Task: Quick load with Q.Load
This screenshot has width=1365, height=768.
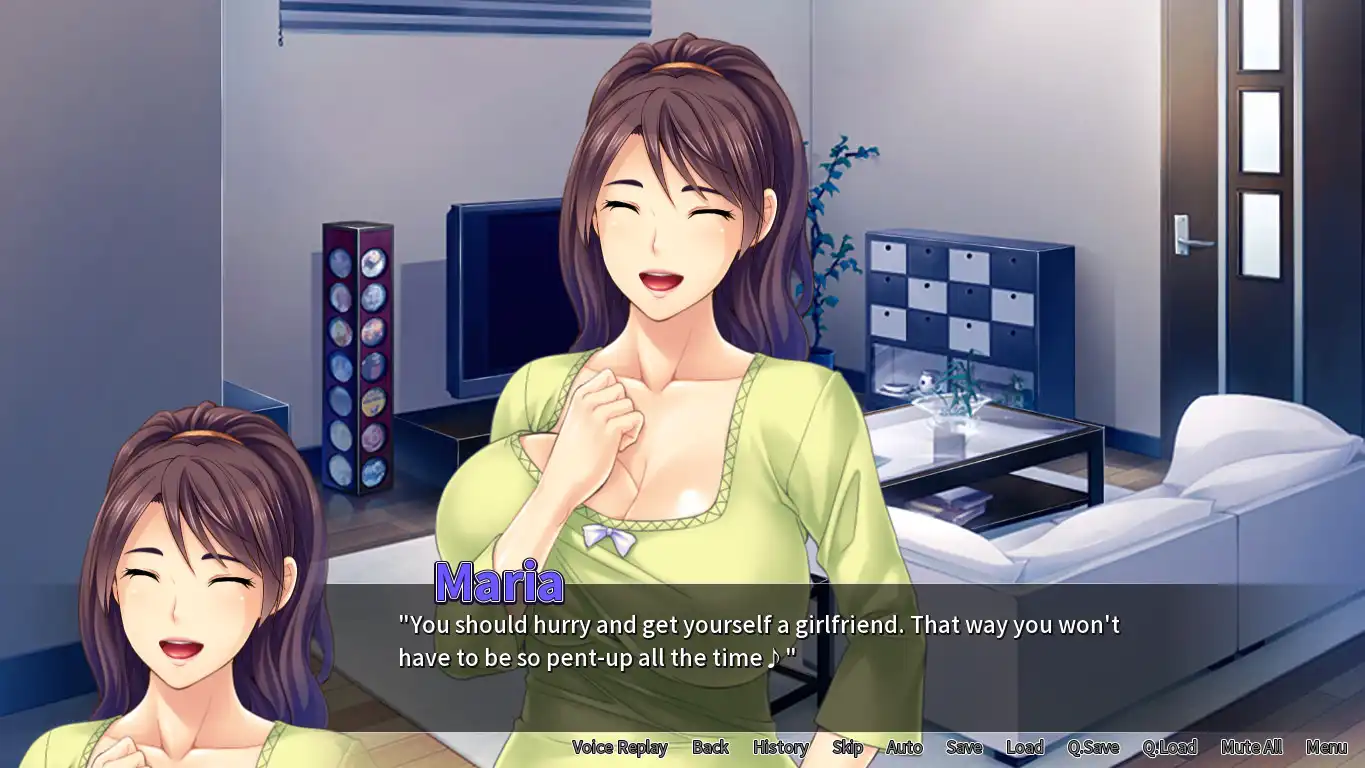Action: point(1169,747)
